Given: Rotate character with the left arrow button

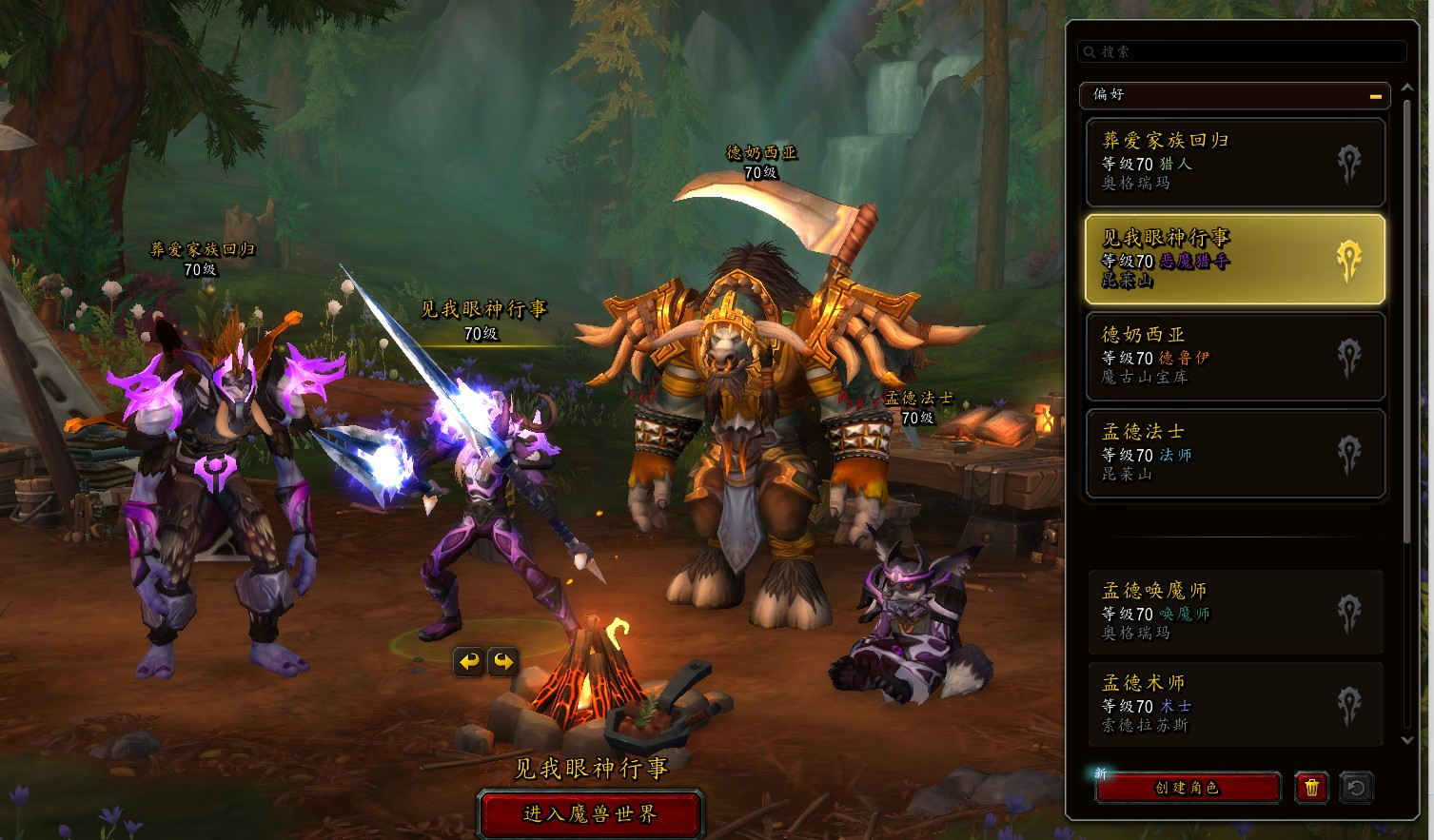Looking at the screenshot, I should (468, 661).
